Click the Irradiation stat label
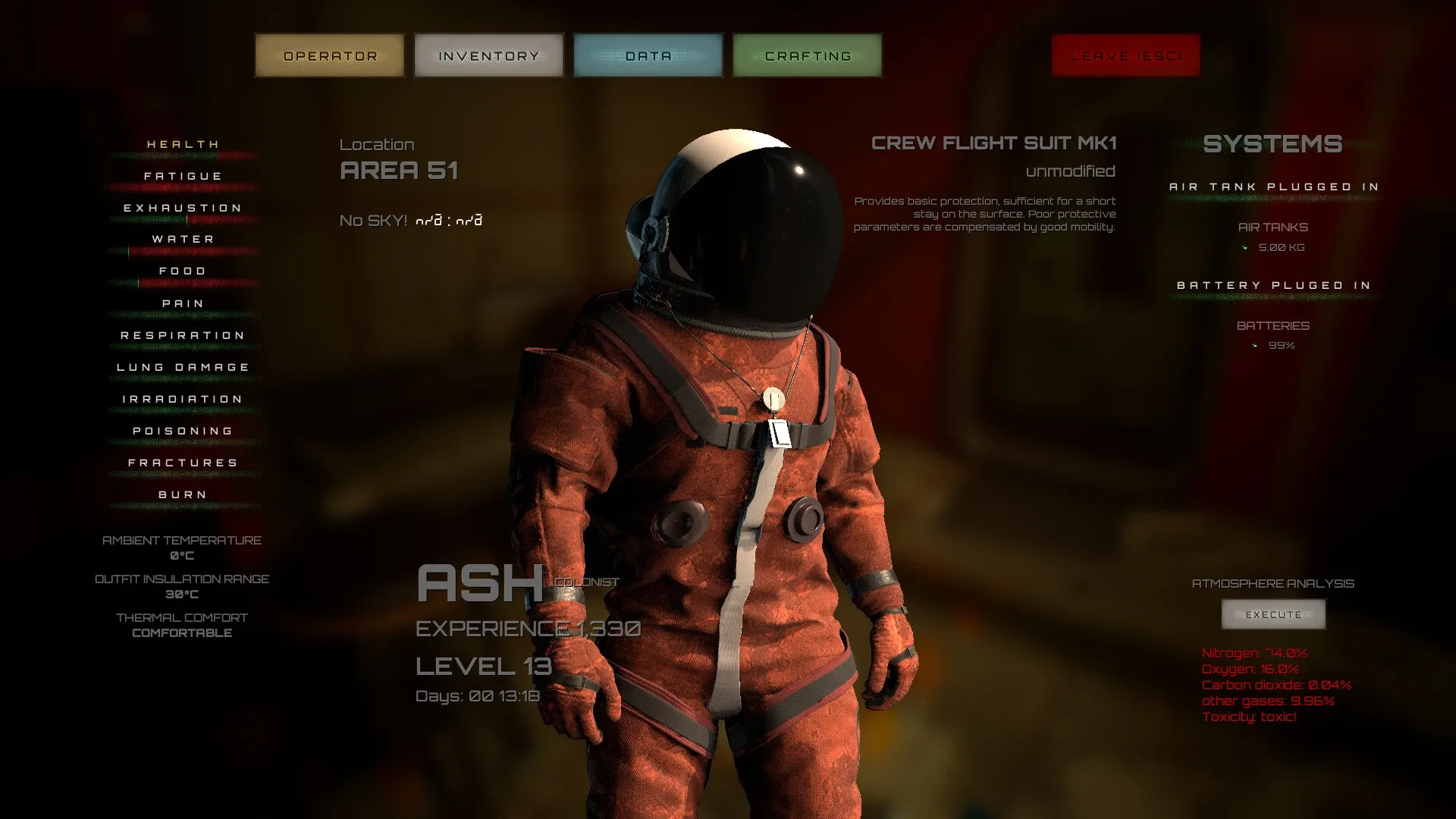The width and height of the screenshot is (1456, 819). click(182, 398)
